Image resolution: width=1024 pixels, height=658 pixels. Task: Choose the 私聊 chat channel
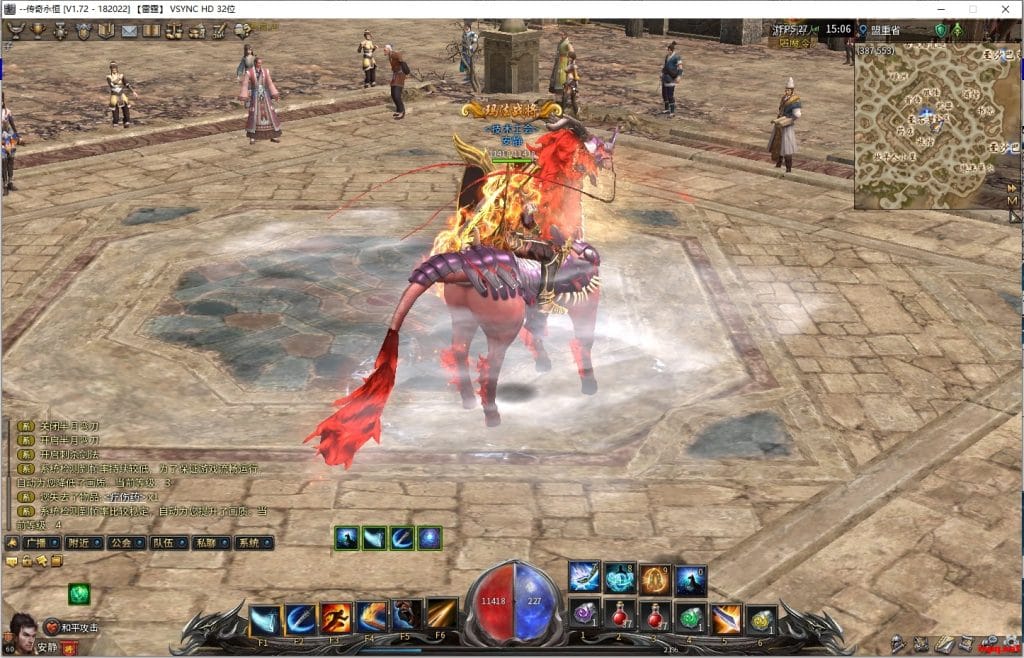point(205,543)
